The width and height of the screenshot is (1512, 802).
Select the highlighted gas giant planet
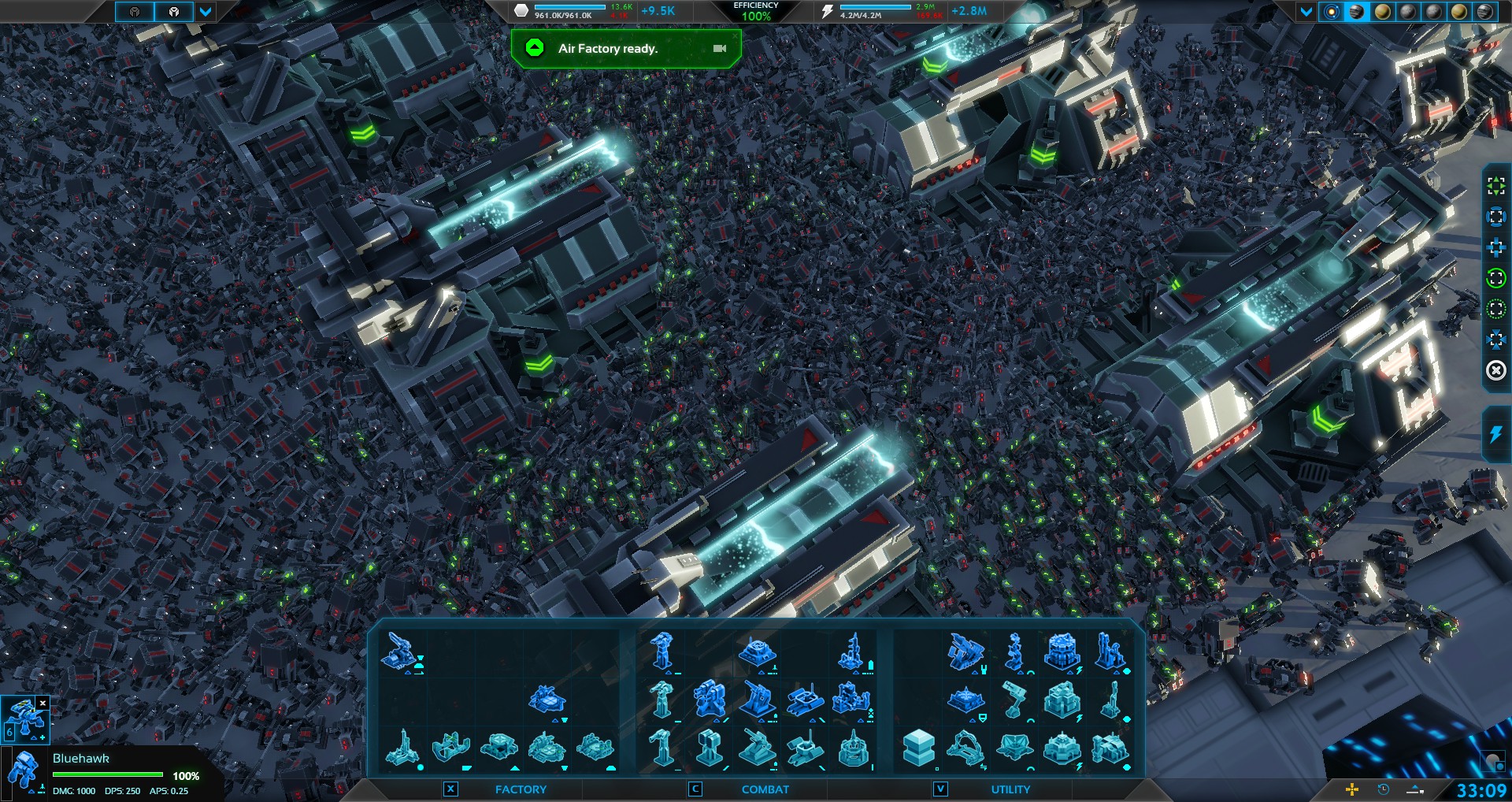click(x=1357, y=12)
